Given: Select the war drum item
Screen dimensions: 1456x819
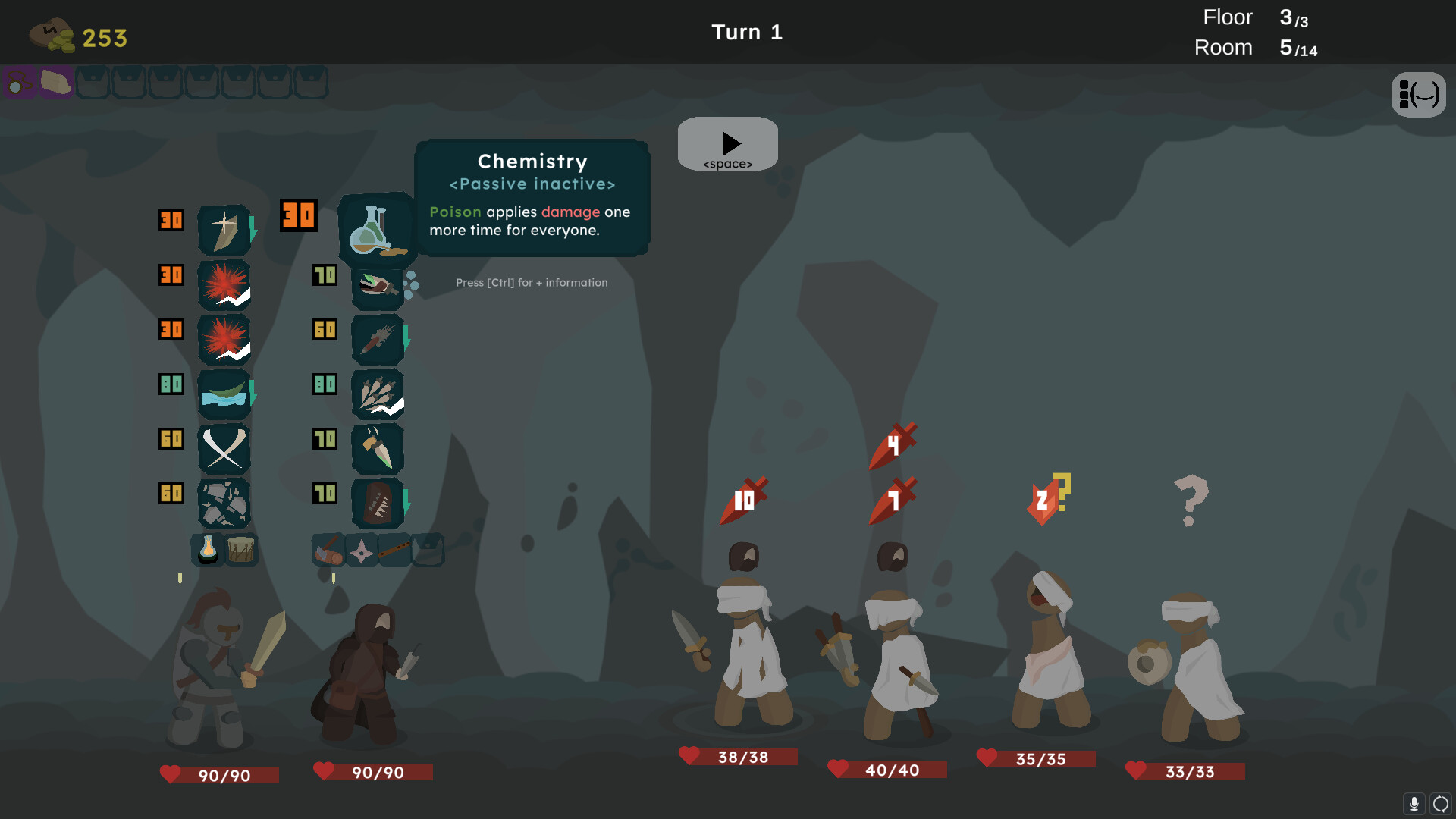Looking at the screenshot, I should tap(241, 550).
